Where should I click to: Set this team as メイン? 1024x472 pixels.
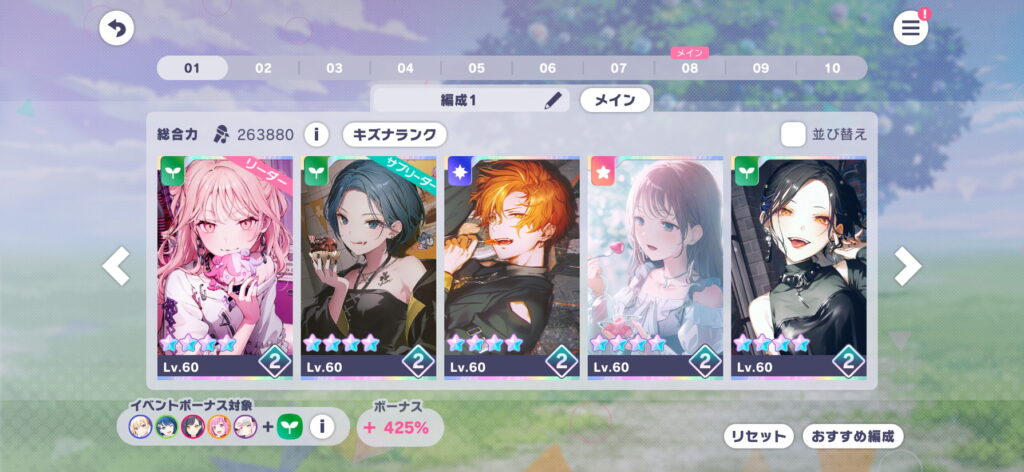coord(615,100)
